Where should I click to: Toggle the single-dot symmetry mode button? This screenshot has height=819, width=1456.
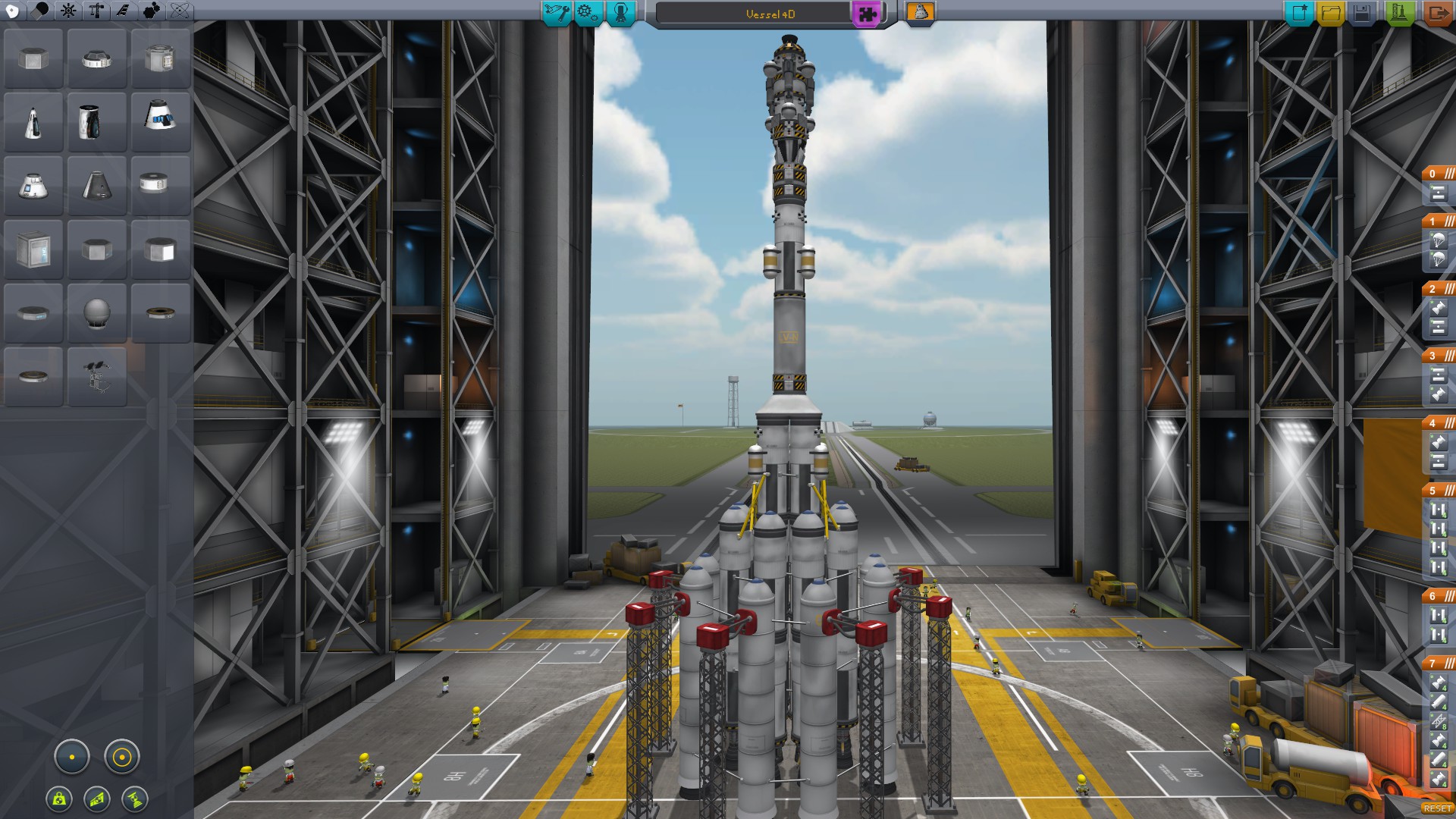pos(72,757)
